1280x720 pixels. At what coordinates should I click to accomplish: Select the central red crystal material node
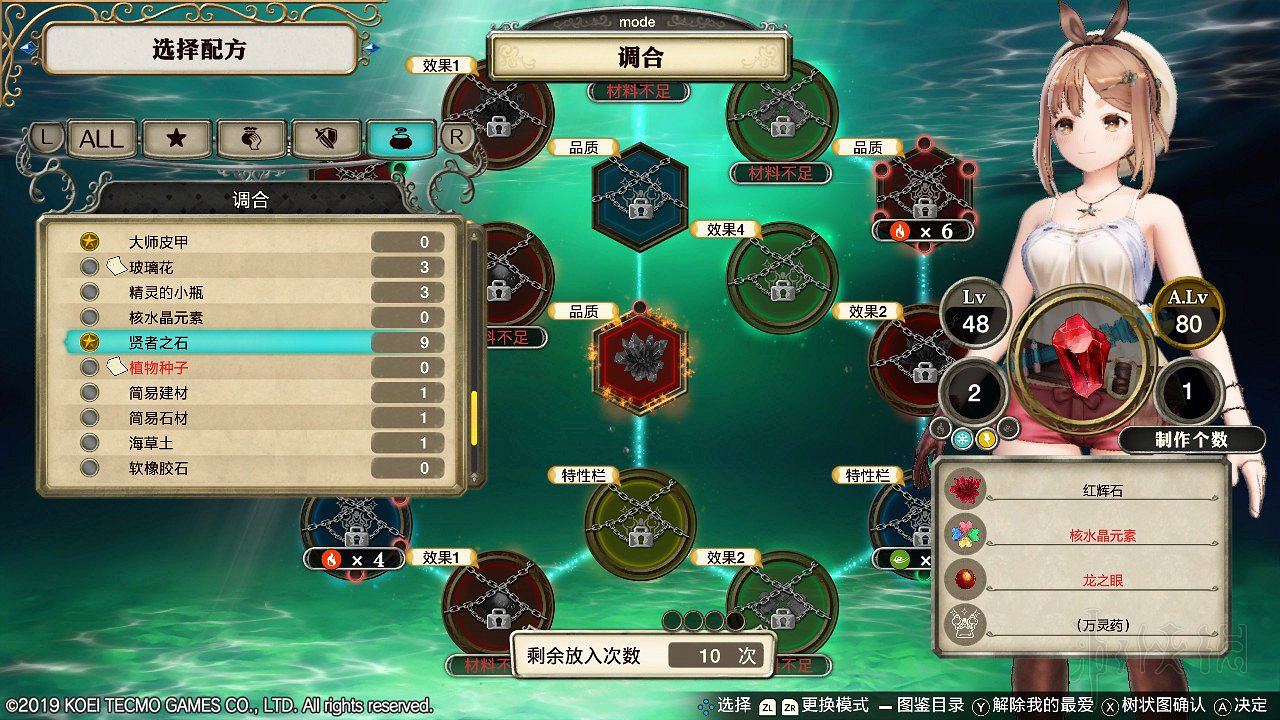(641, 358)
